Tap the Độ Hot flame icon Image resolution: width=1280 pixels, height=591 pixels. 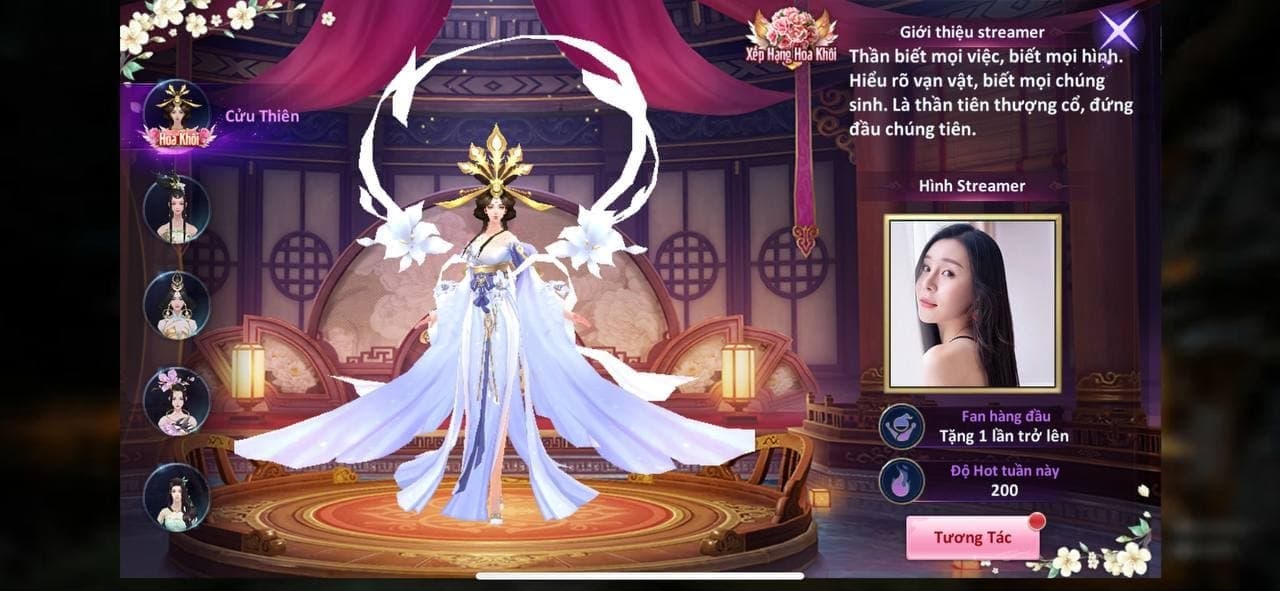(x=900, y=480)
